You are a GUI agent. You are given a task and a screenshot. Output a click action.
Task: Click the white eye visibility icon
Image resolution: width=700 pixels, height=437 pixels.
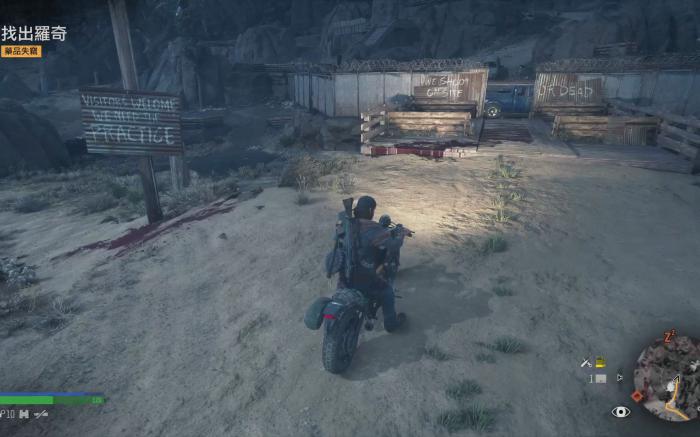tap(621, 411)
